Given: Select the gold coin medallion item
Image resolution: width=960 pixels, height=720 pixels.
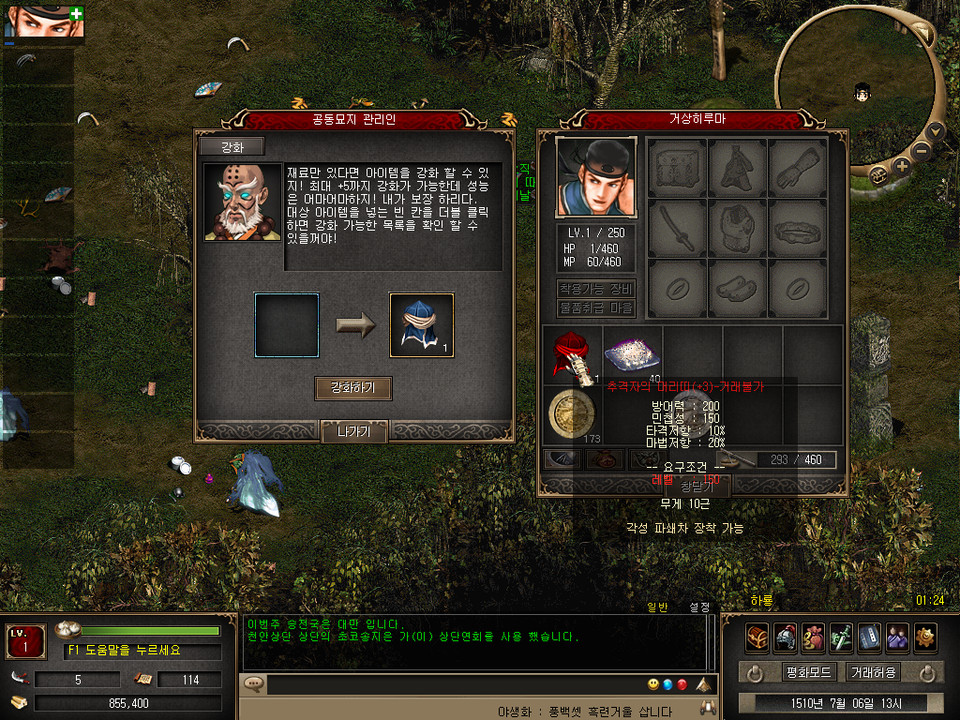Looking at the screenshot, I should pyautogui.click(x=572, y=413).
